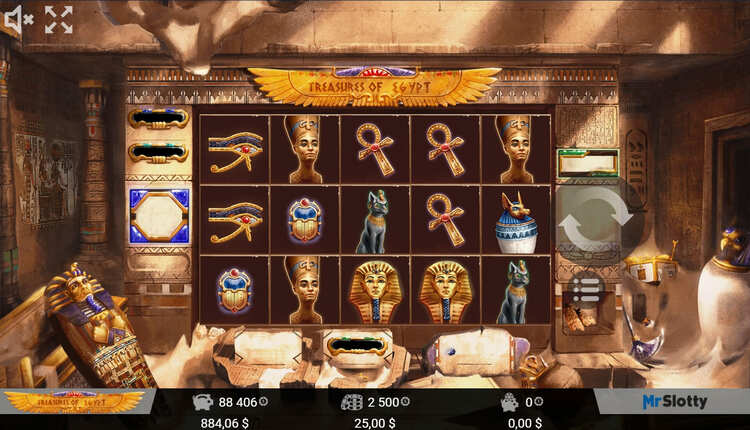The image size is (750, 430).
Task: Enter fullscreen mode with the expand arrows
Action: tap(59, 19)
